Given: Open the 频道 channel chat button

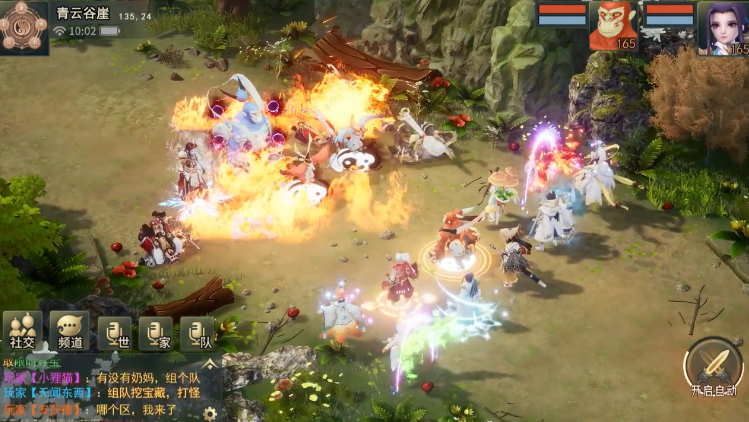Looking at the screenshot, I should (69, 330).
